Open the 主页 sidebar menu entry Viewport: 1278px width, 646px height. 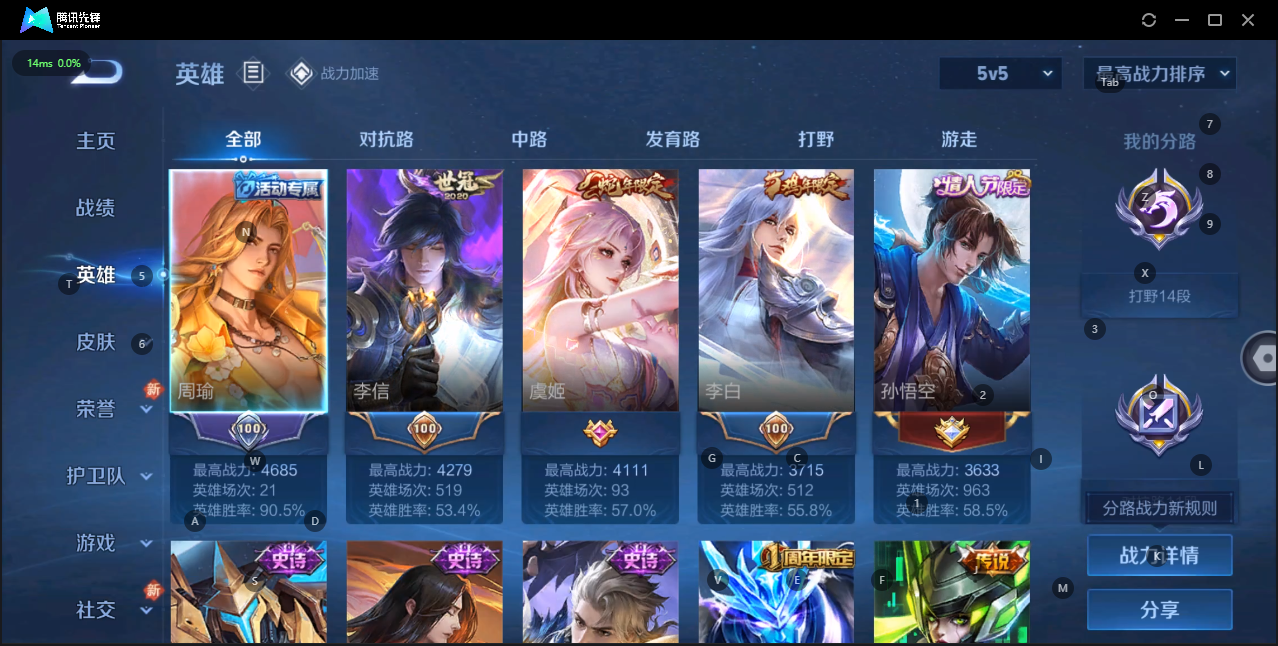point(96,141)
